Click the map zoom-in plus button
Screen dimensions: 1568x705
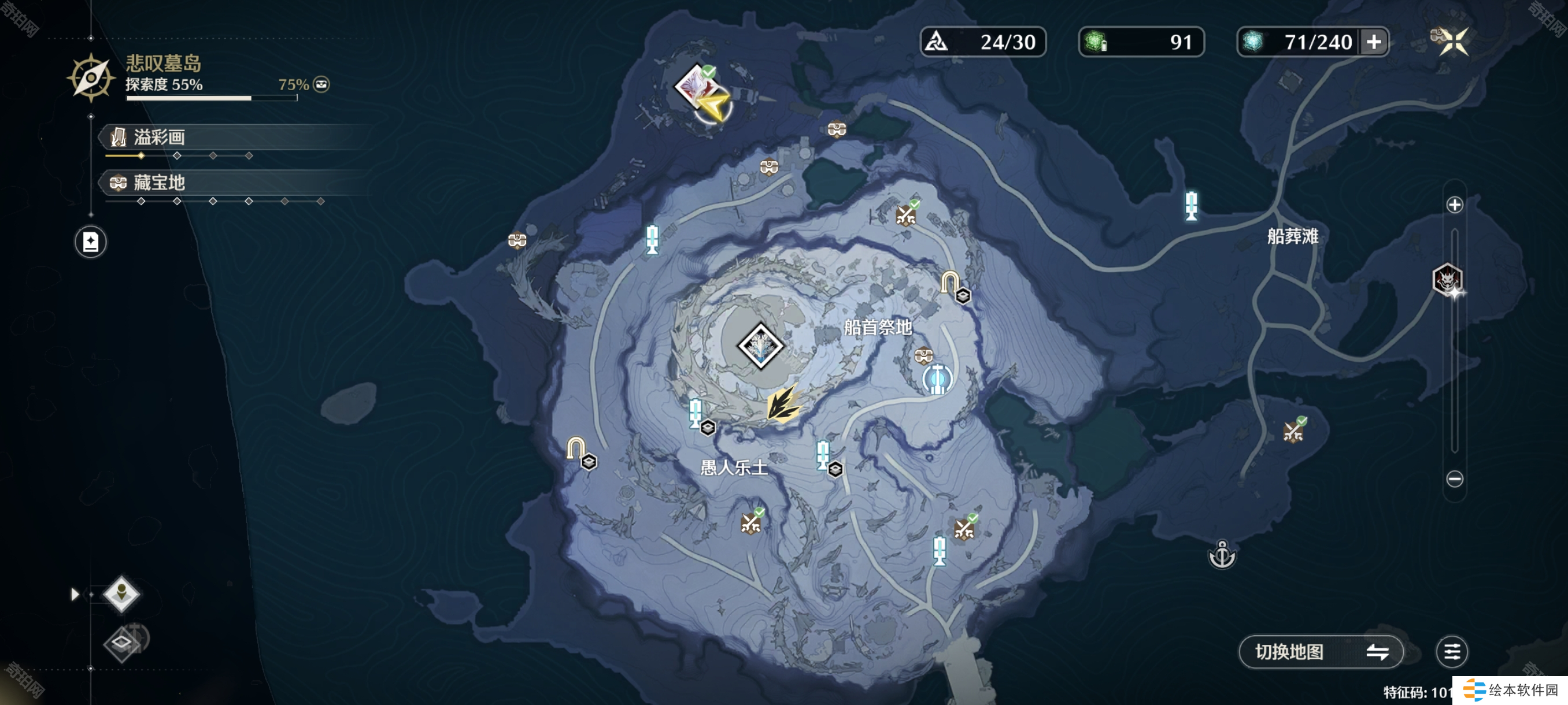tap(1454, 205)
